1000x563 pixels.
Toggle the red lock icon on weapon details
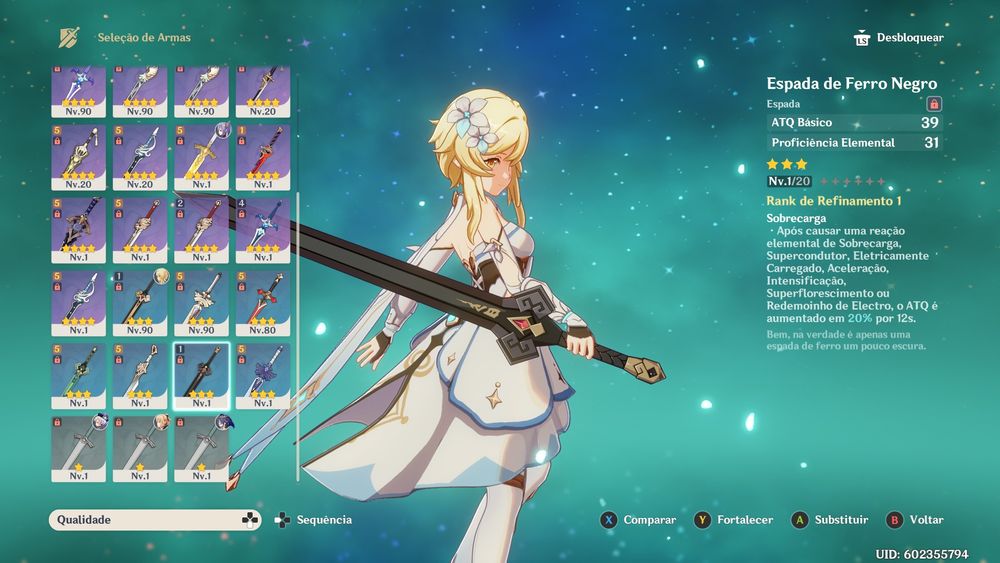coord(934,103)
